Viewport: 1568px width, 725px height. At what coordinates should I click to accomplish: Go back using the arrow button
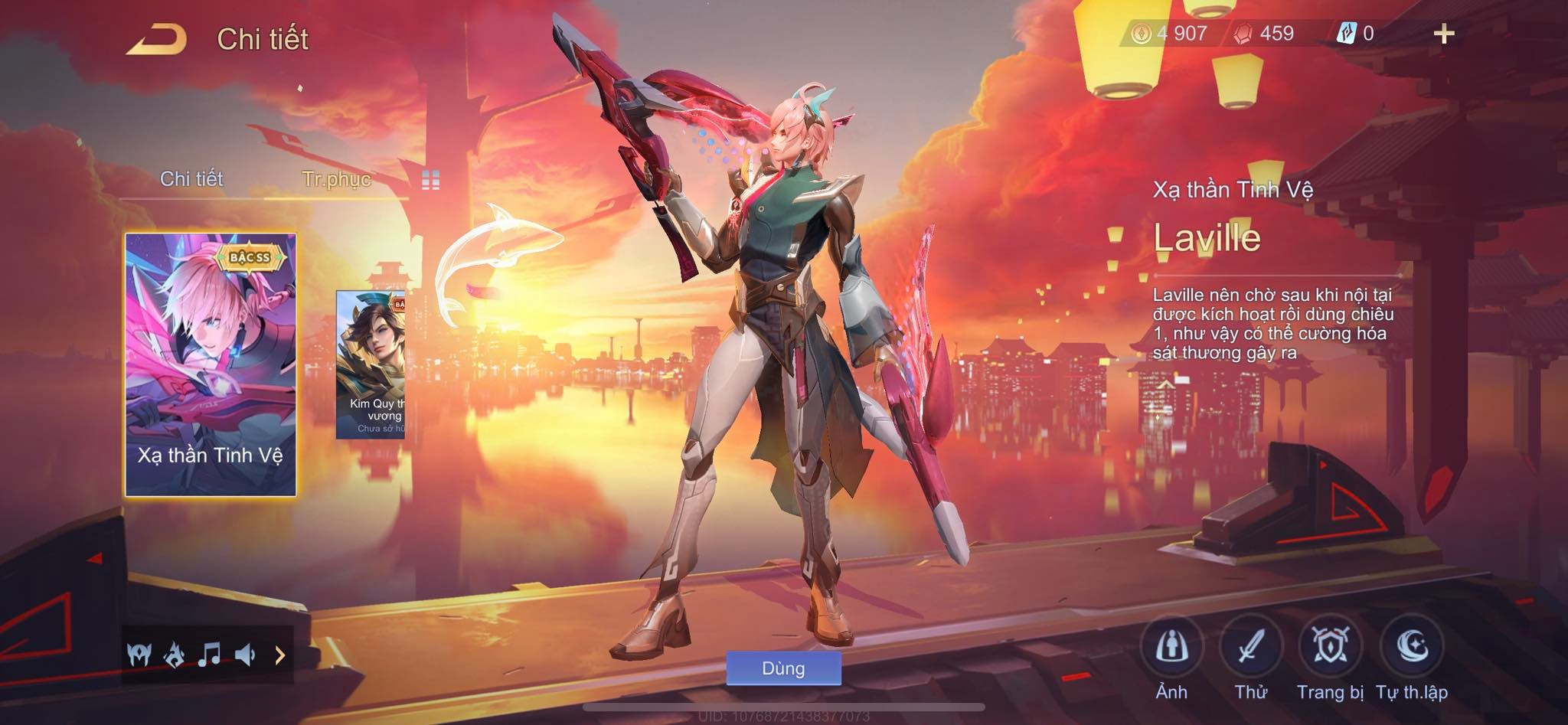(157, 39)
